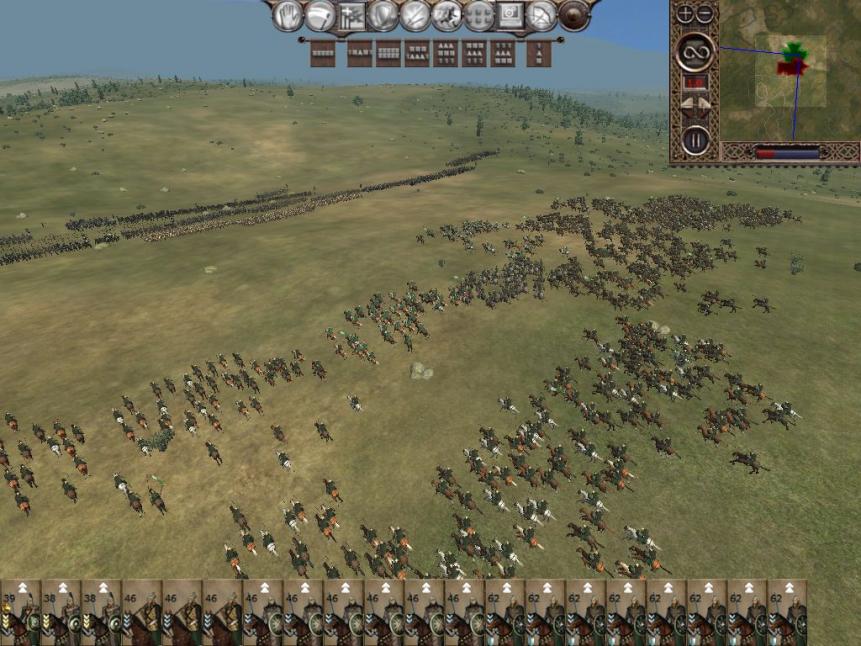Viewport: 861px width, 646px height.
Task: Zoom out the minimap with the minus button
Action: pyautogui.click(x=704, y=14)
